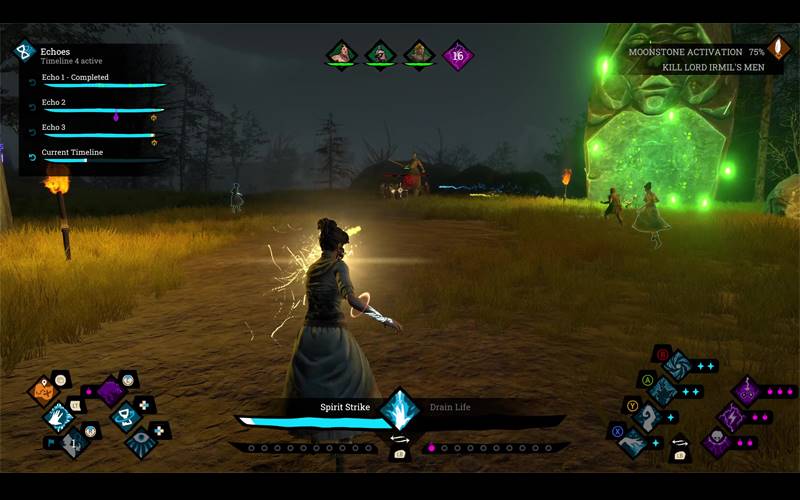Activate the purple chained lightning skill
Screen dimensions: 800x500
pyautogui.click(x=746, y=391)
